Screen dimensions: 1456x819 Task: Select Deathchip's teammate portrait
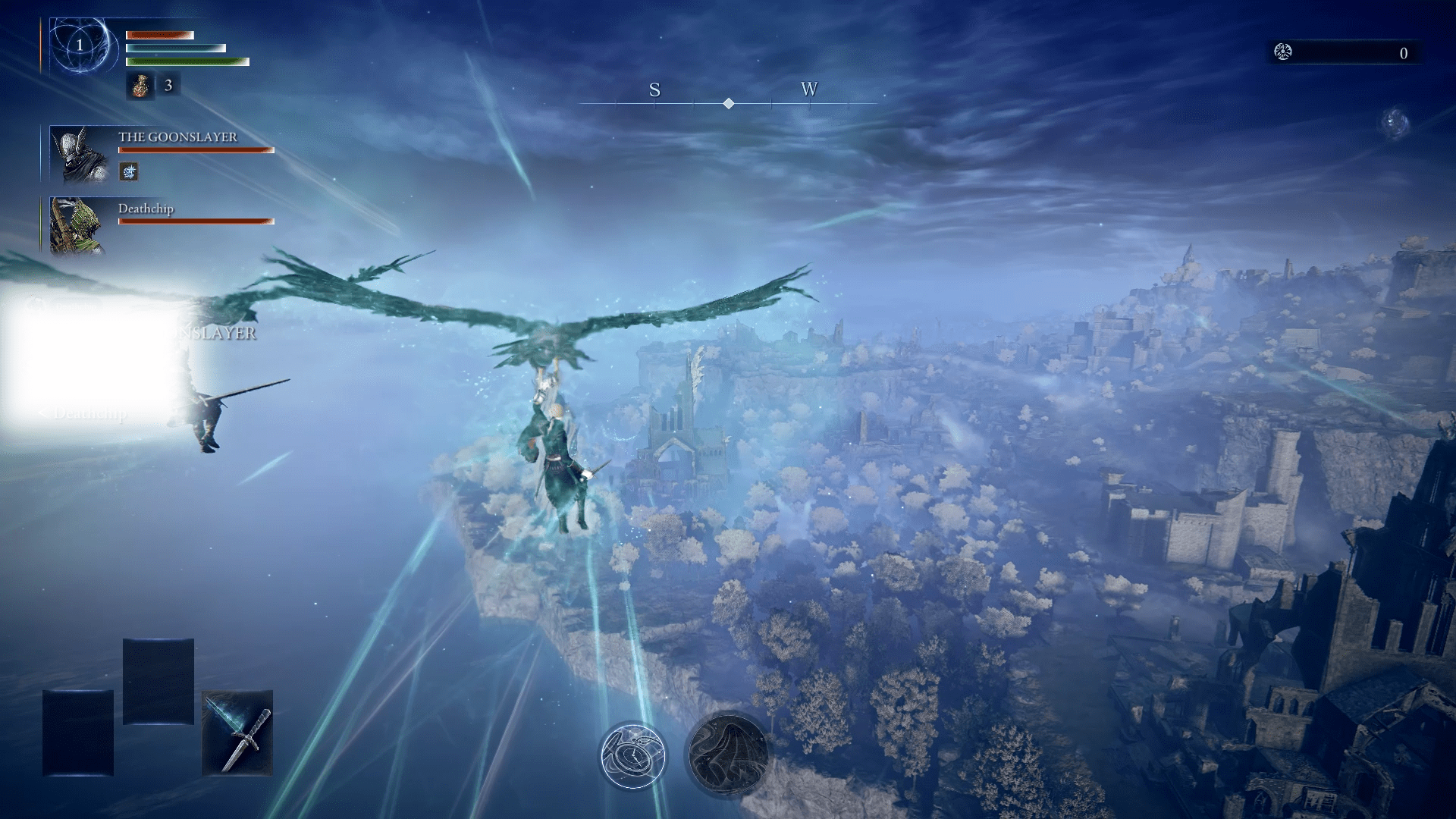click(x=77, y=225)
